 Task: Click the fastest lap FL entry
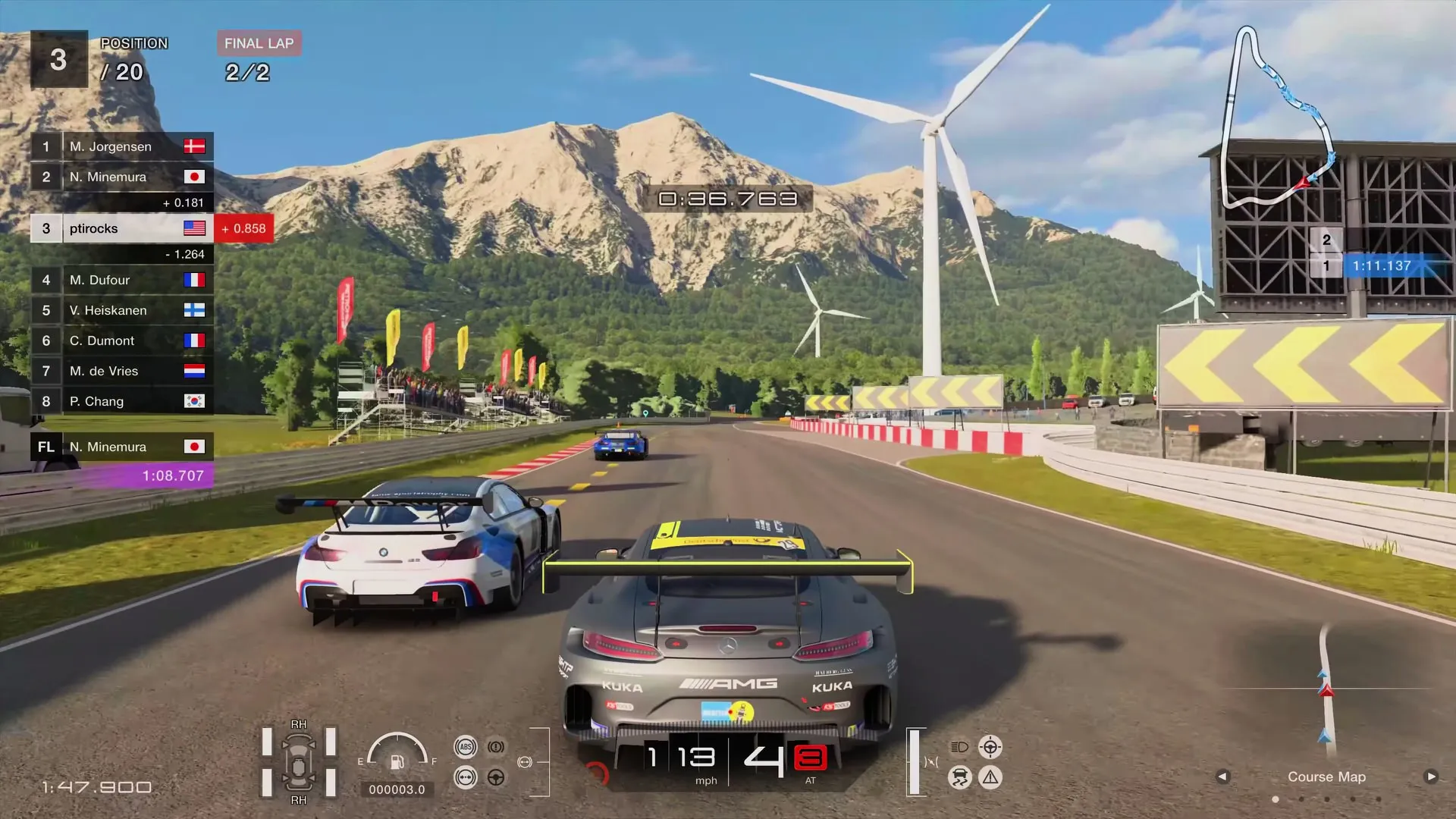[121, 447]
